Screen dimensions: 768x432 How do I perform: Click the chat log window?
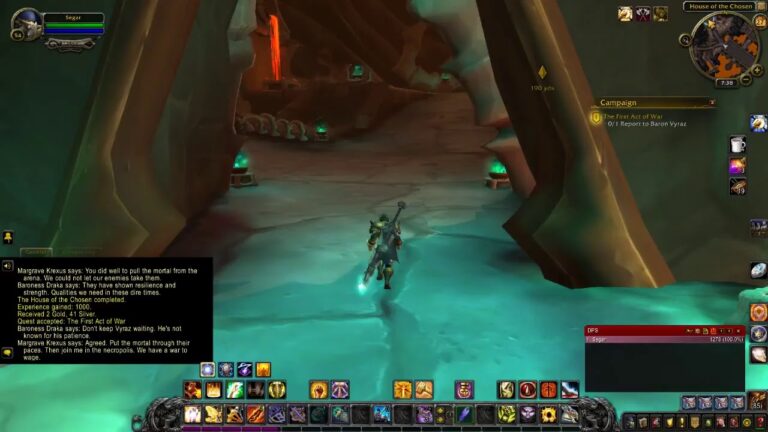[106, 310]
